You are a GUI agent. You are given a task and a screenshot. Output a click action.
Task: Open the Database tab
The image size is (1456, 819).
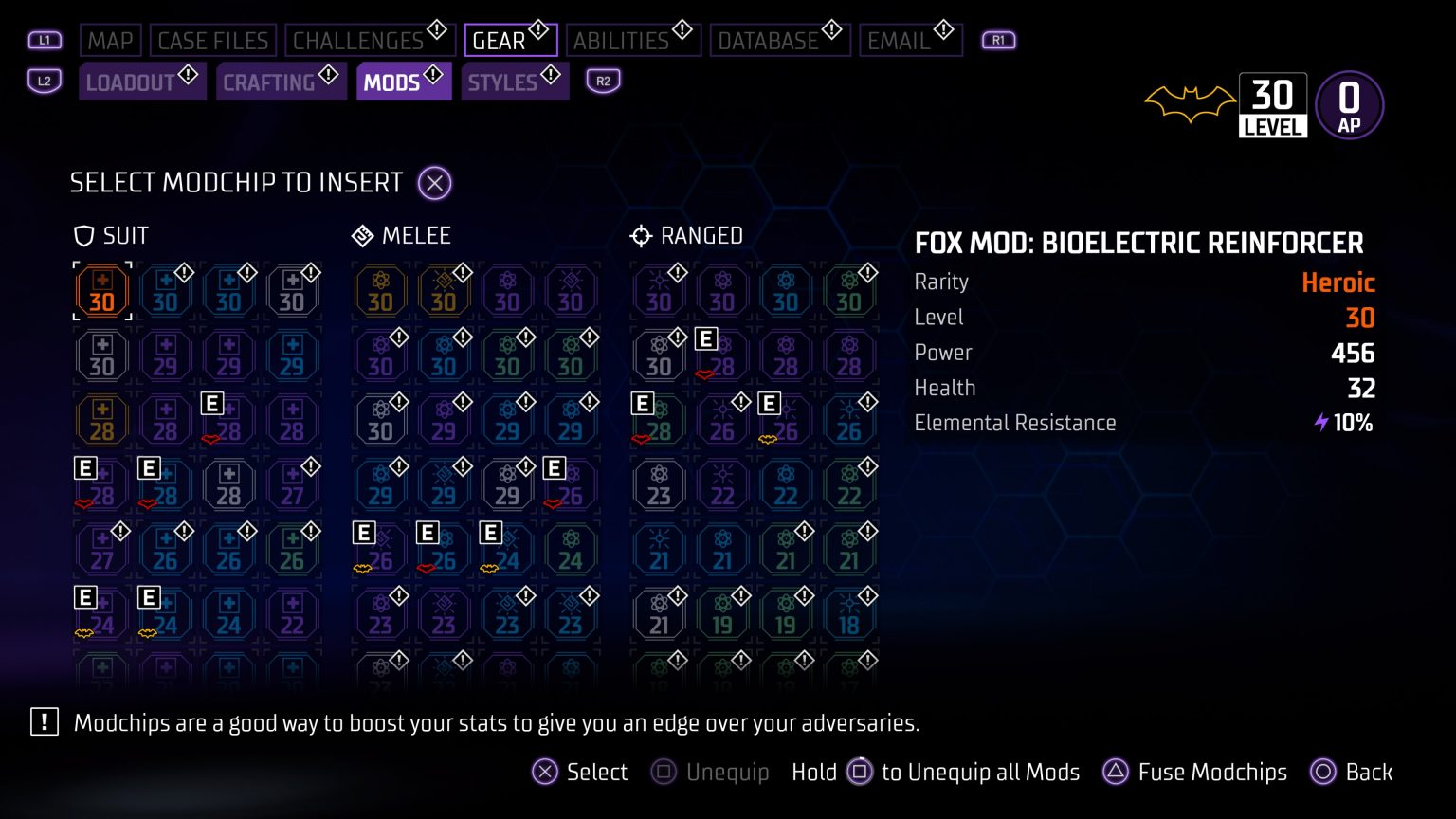[770, 40]
